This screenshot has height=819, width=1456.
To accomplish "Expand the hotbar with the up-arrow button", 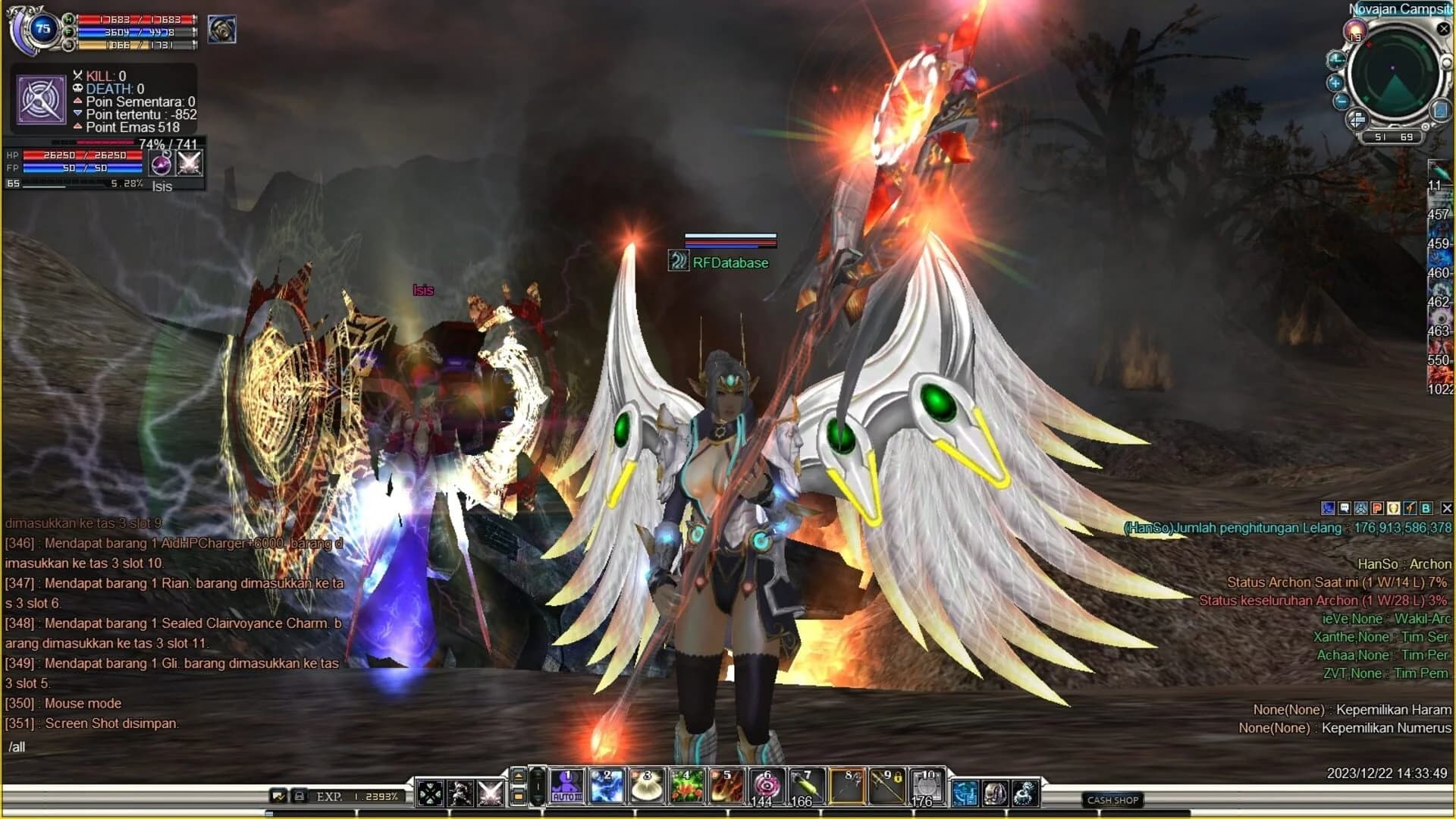I will pyautogui.click(x=518, y=775).
